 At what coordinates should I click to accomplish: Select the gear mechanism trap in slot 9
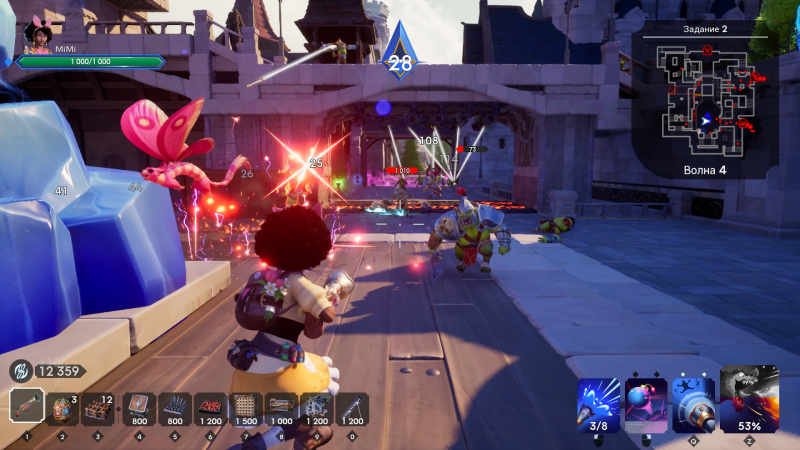click(316, 407)
